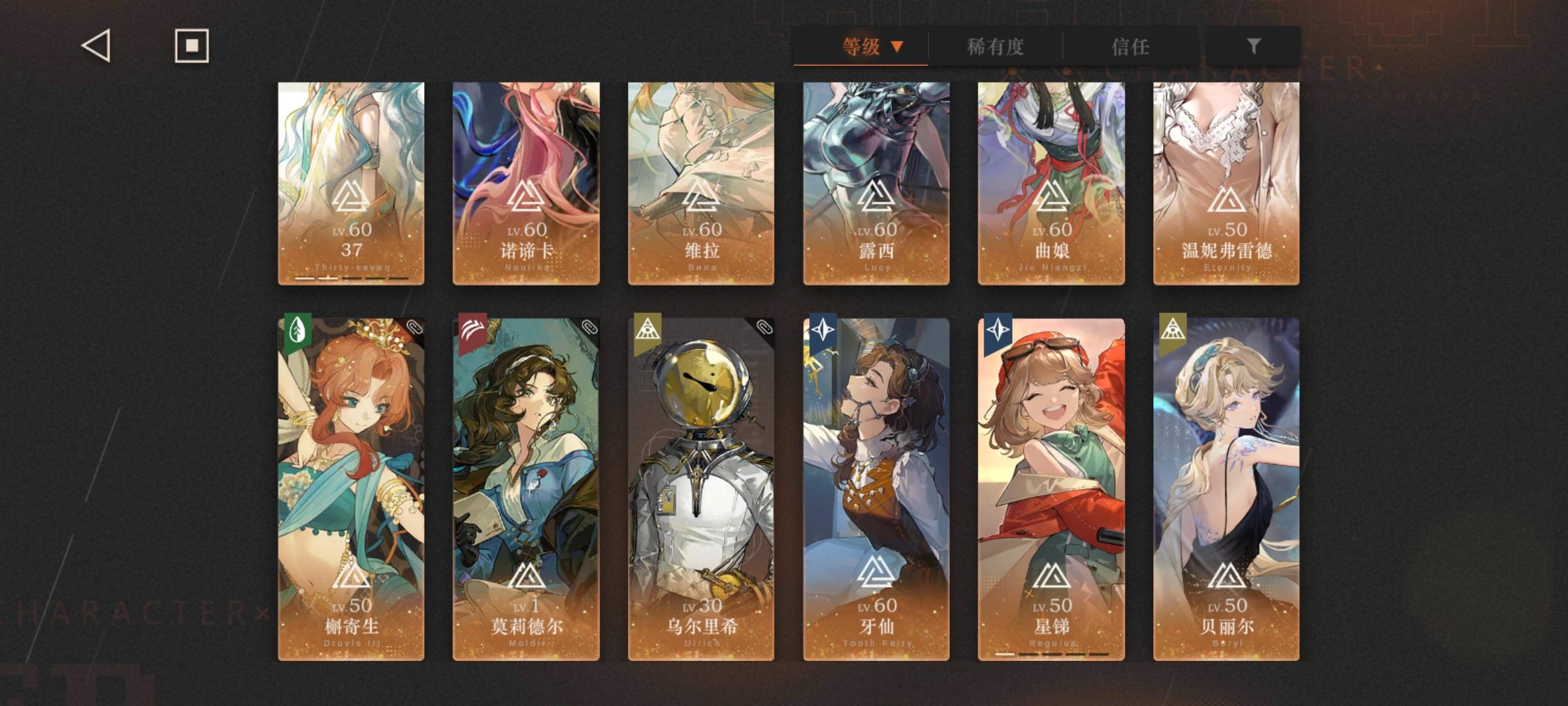Image resolution: width=1568 pixels, height=706 pixels.
Task: Open the Lucy character card
Action: (x=874, y=183)
